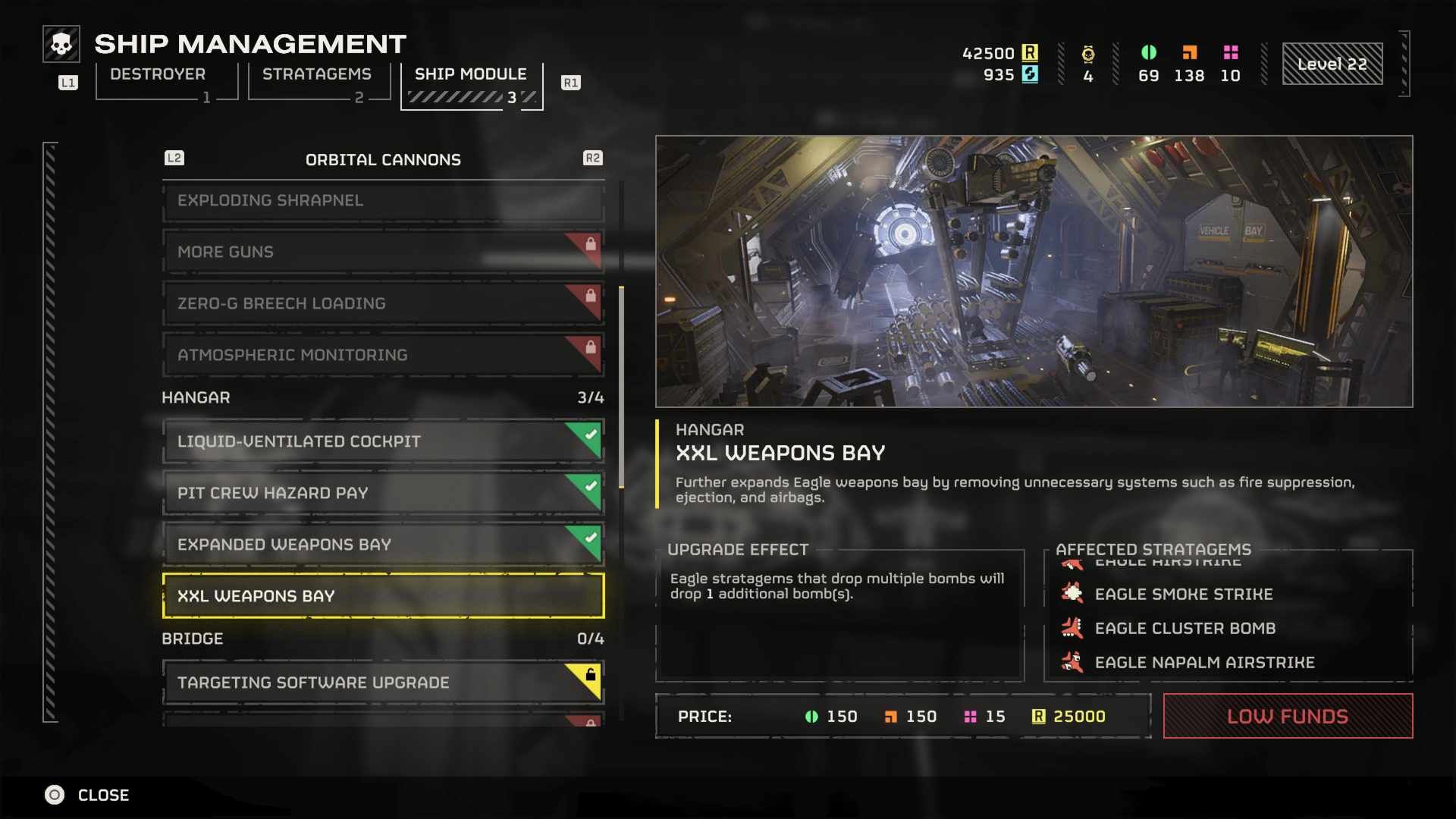Pick the Atmospheric Monitoring upgrade
The height and width of the screenshot is (819, 1456).
[x=383, y=356]
